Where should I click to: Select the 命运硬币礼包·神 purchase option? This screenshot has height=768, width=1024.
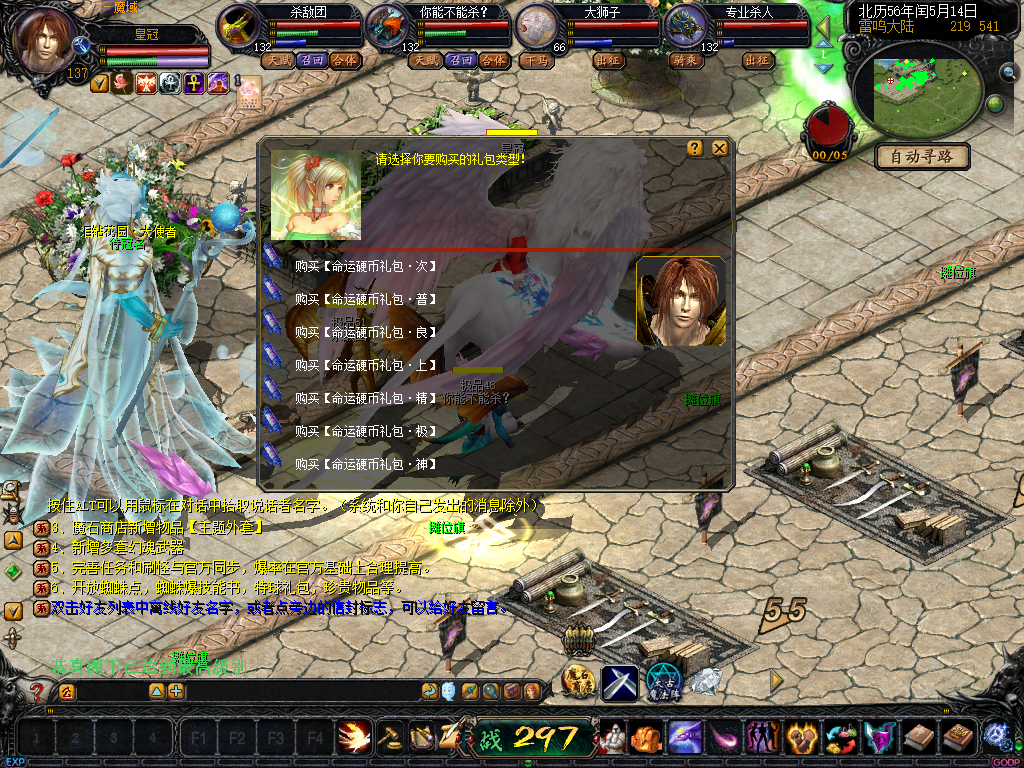pyautogui.click(x=366, y=464)
